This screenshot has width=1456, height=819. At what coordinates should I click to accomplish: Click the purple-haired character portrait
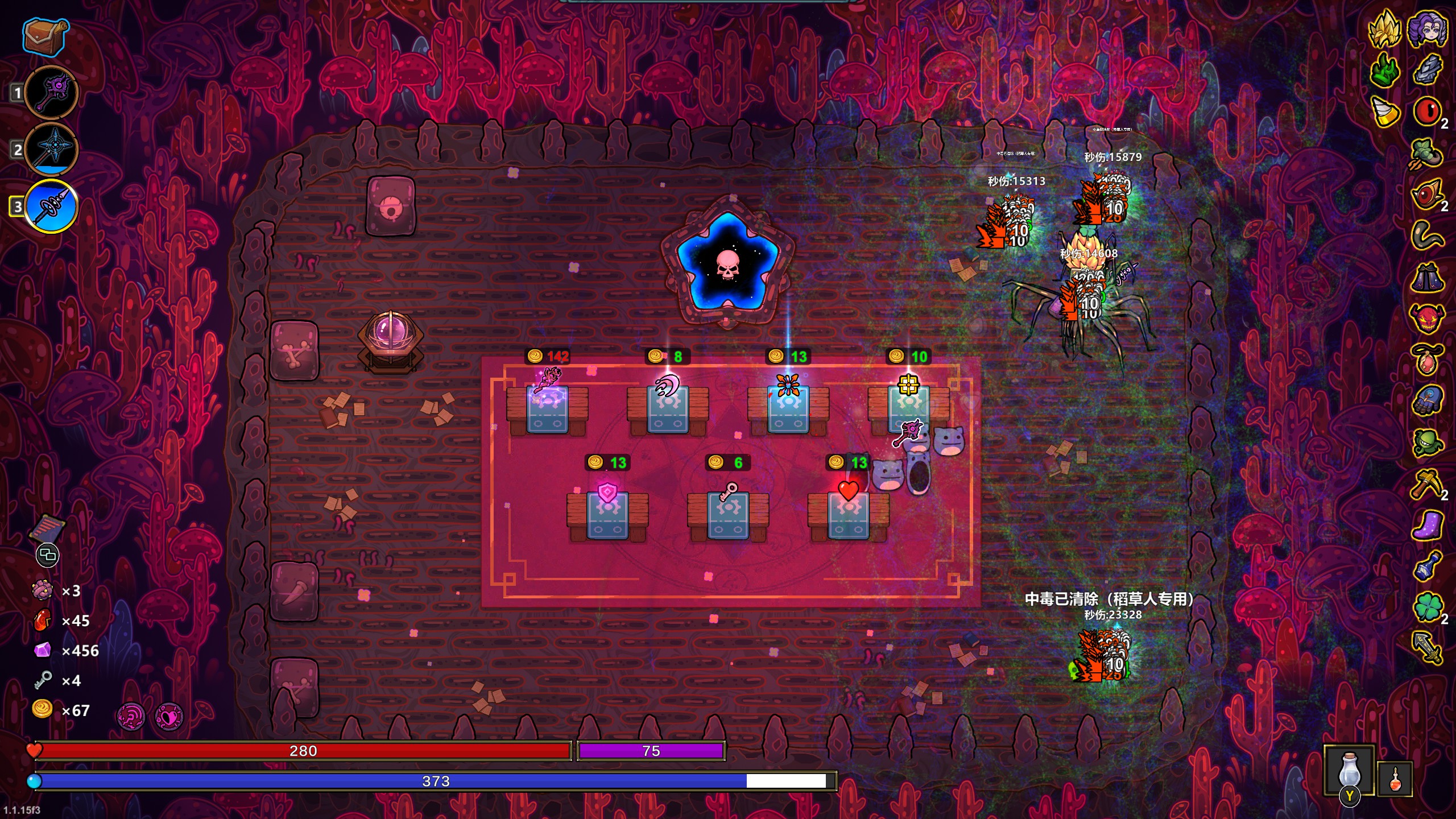[x=1428, y=30]
